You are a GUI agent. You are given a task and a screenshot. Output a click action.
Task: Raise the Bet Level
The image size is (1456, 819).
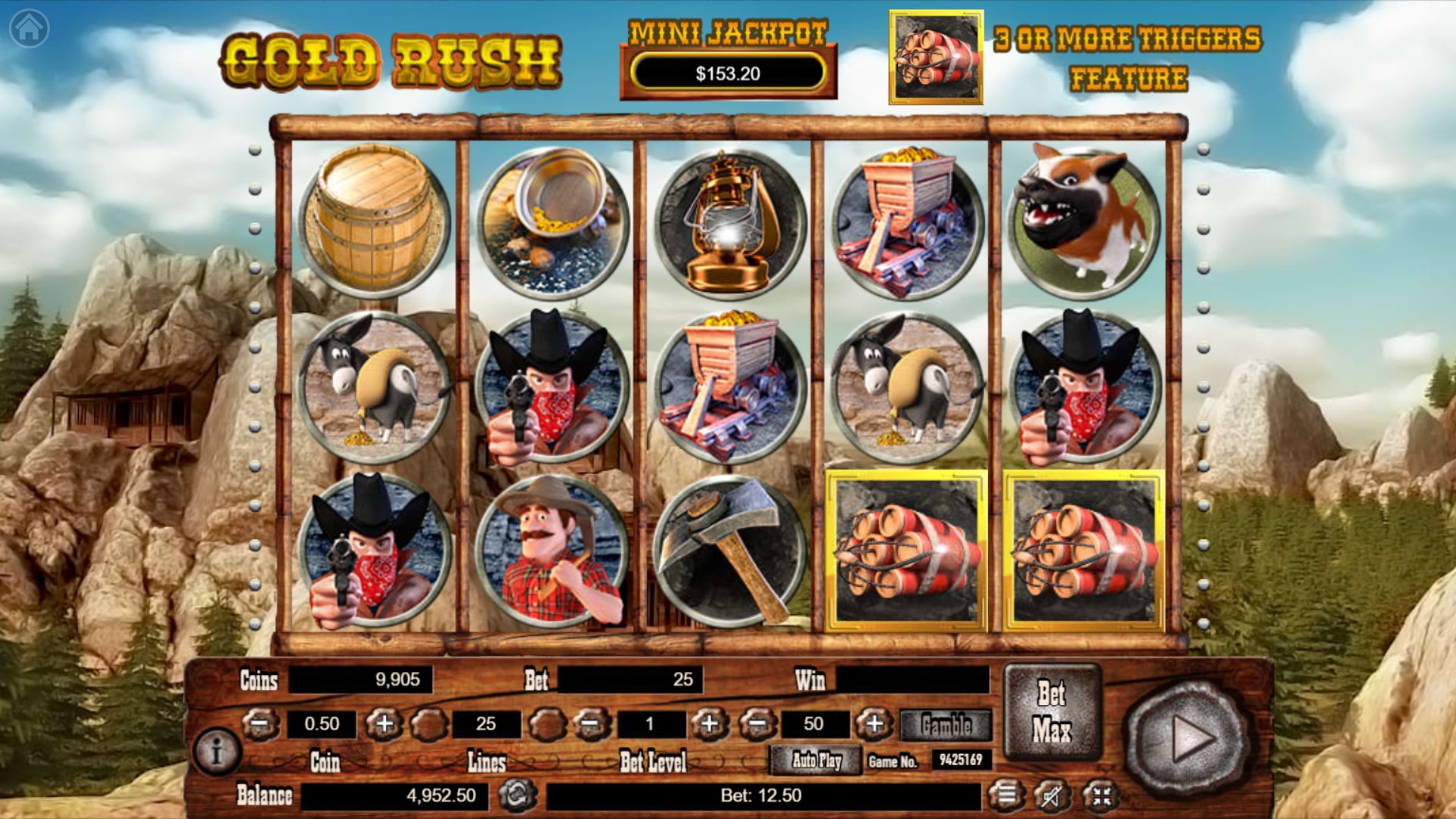pyautogui.click(x=709, y=724)
